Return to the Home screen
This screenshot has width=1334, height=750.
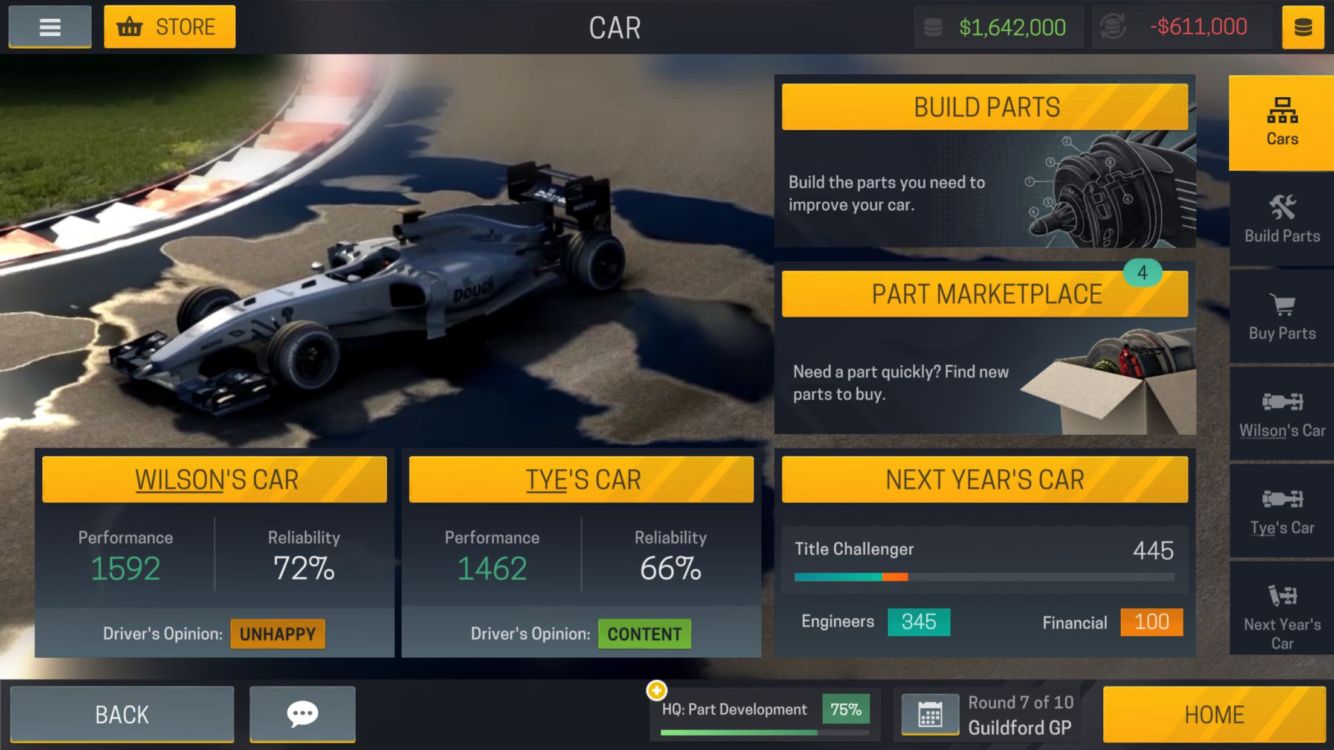(1214, 714)
